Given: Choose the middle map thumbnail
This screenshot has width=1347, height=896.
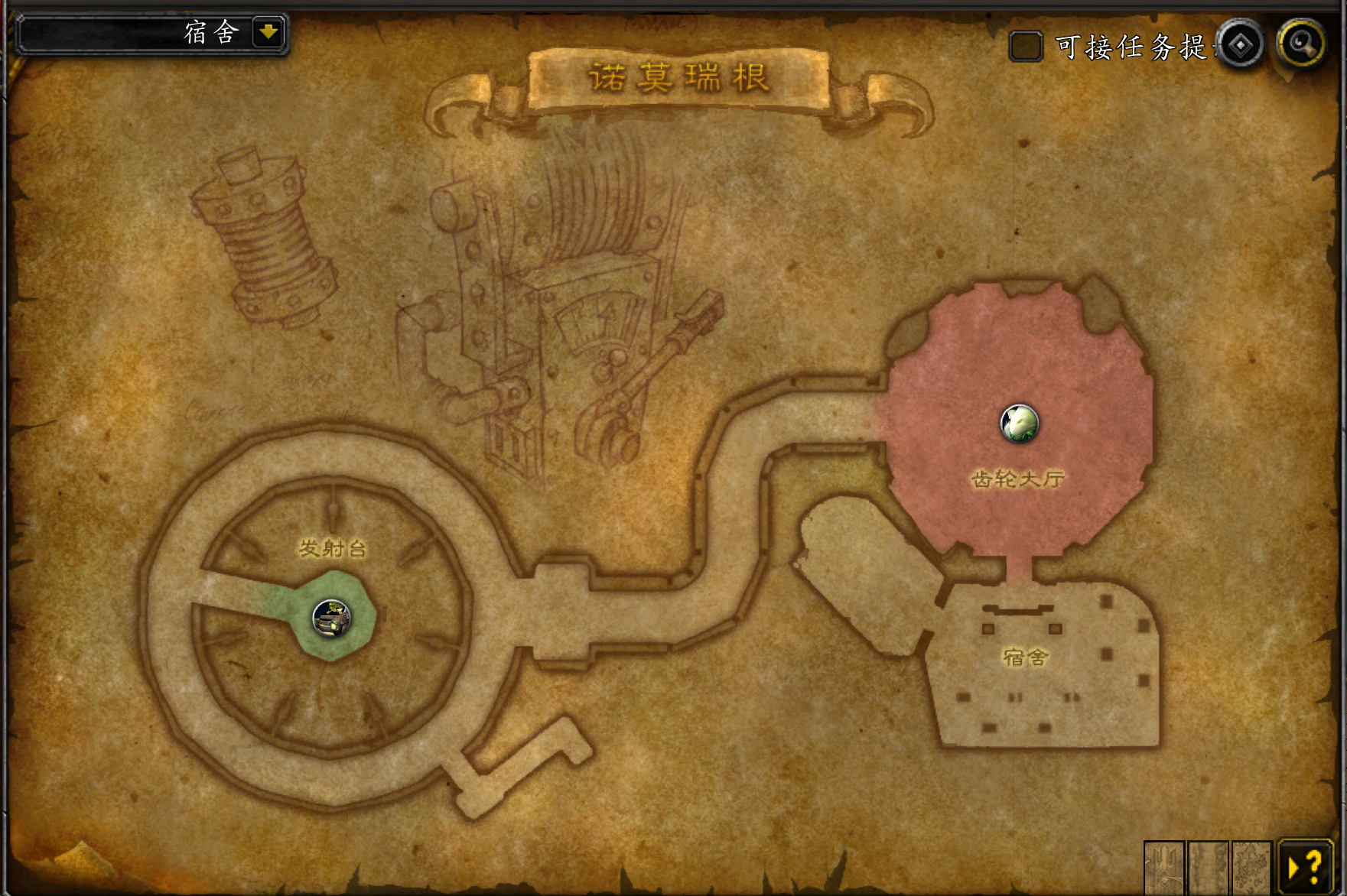Looking at the screenshot, I should tap(1208, 868).
